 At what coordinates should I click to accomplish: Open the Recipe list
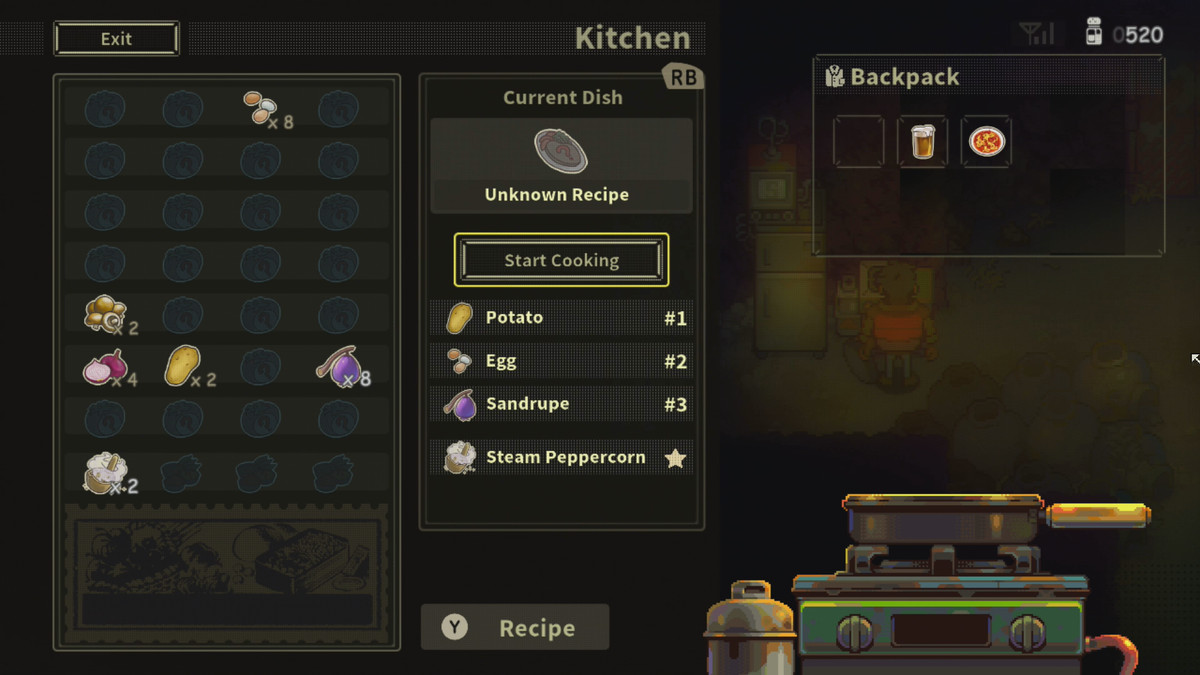[515, 628]
